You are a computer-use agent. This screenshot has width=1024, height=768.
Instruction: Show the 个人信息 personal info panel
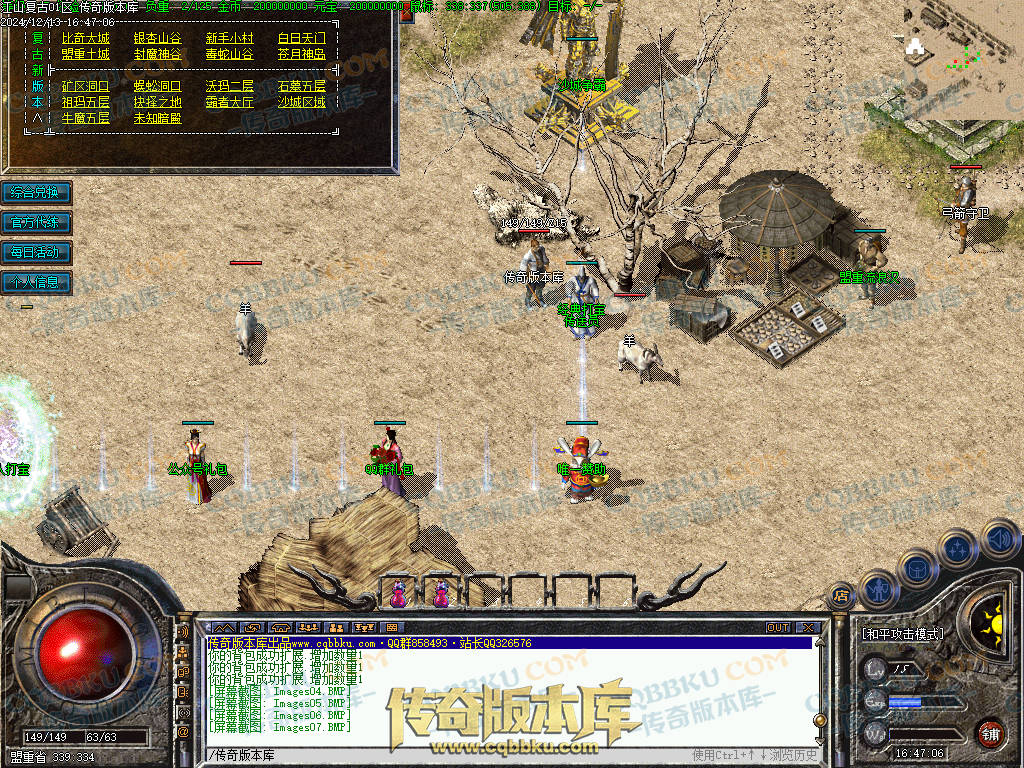tap(36, 282)
